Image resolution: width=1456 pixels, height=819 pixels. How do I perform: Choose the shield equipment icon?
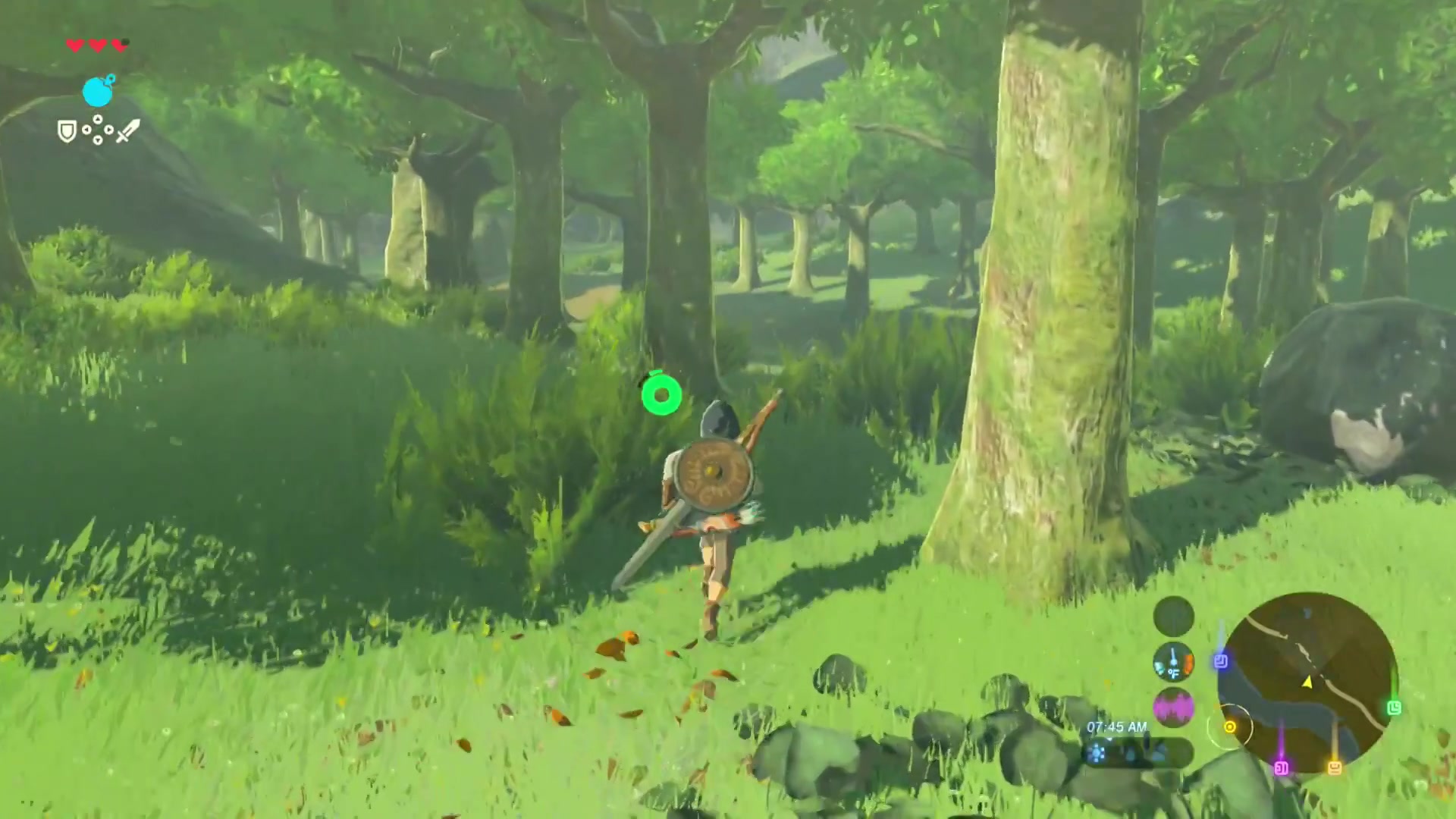pos(67,132)
